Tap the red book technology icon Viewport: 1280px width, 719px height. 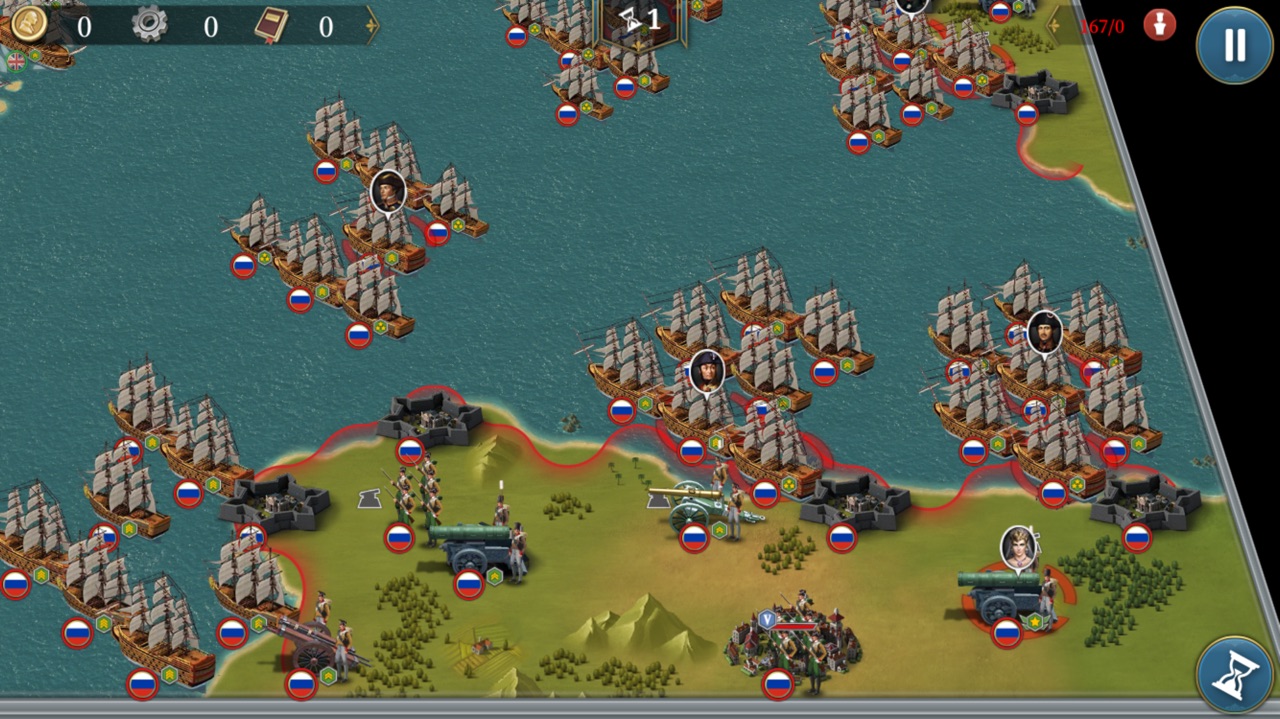(x=269, y=25)
